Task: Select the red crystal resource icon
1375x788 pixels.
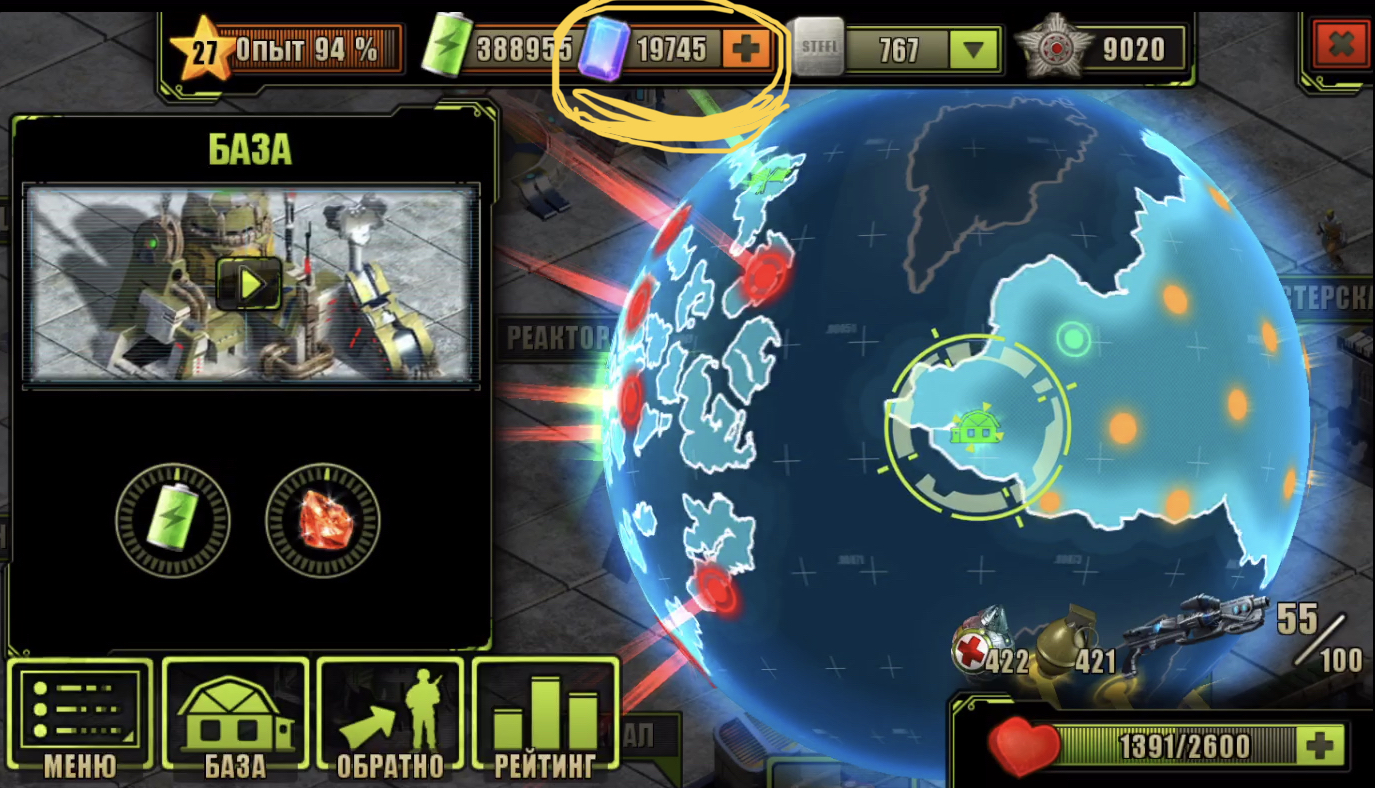Action: pyautogui.click(x=322, y=519)
